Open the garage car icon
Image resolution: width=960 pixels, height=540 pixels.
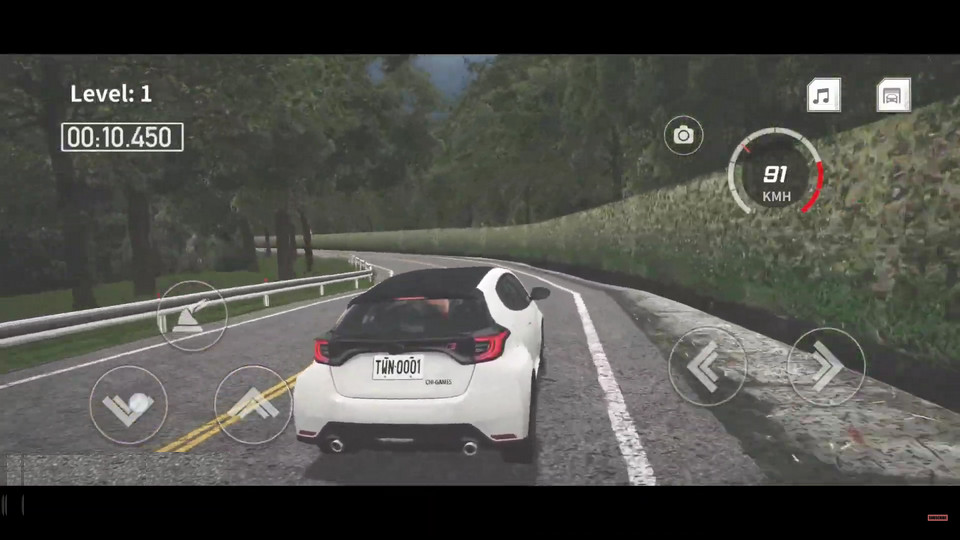point(893,96)
